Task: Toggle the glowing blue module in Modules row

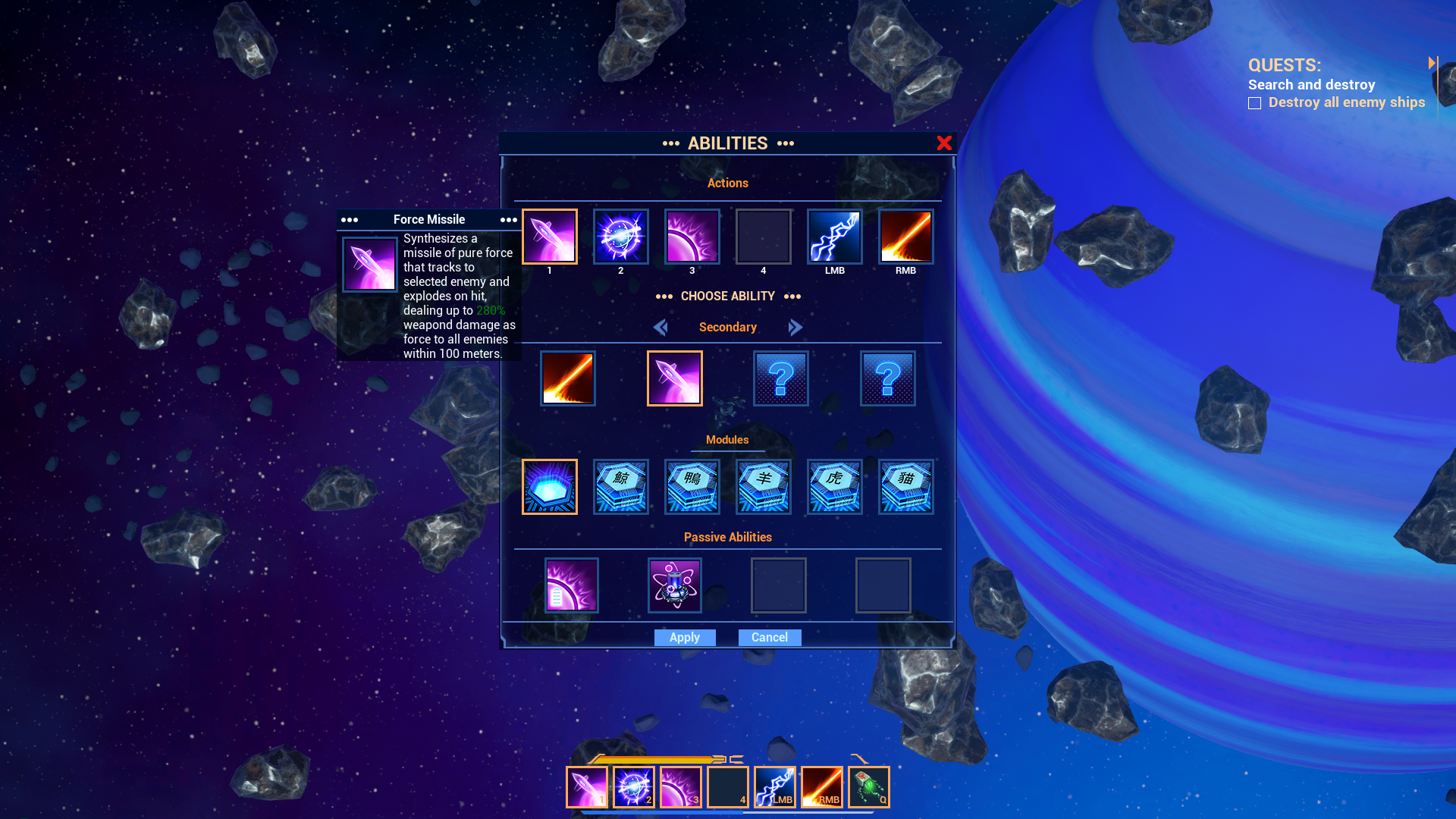Action: [549, 487]
